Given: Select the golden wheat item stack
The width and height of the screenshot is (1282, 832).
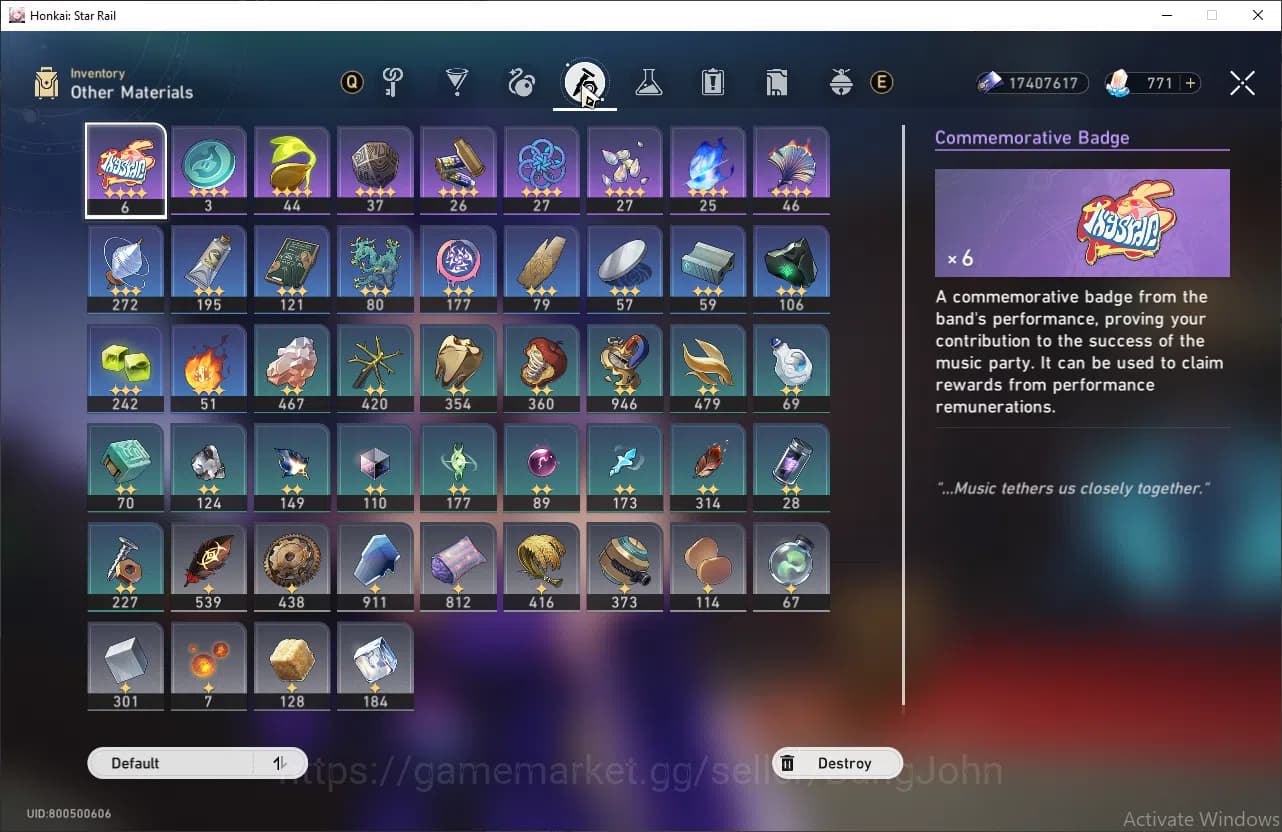Looking at the screenshot, I should tap(541, 565).
